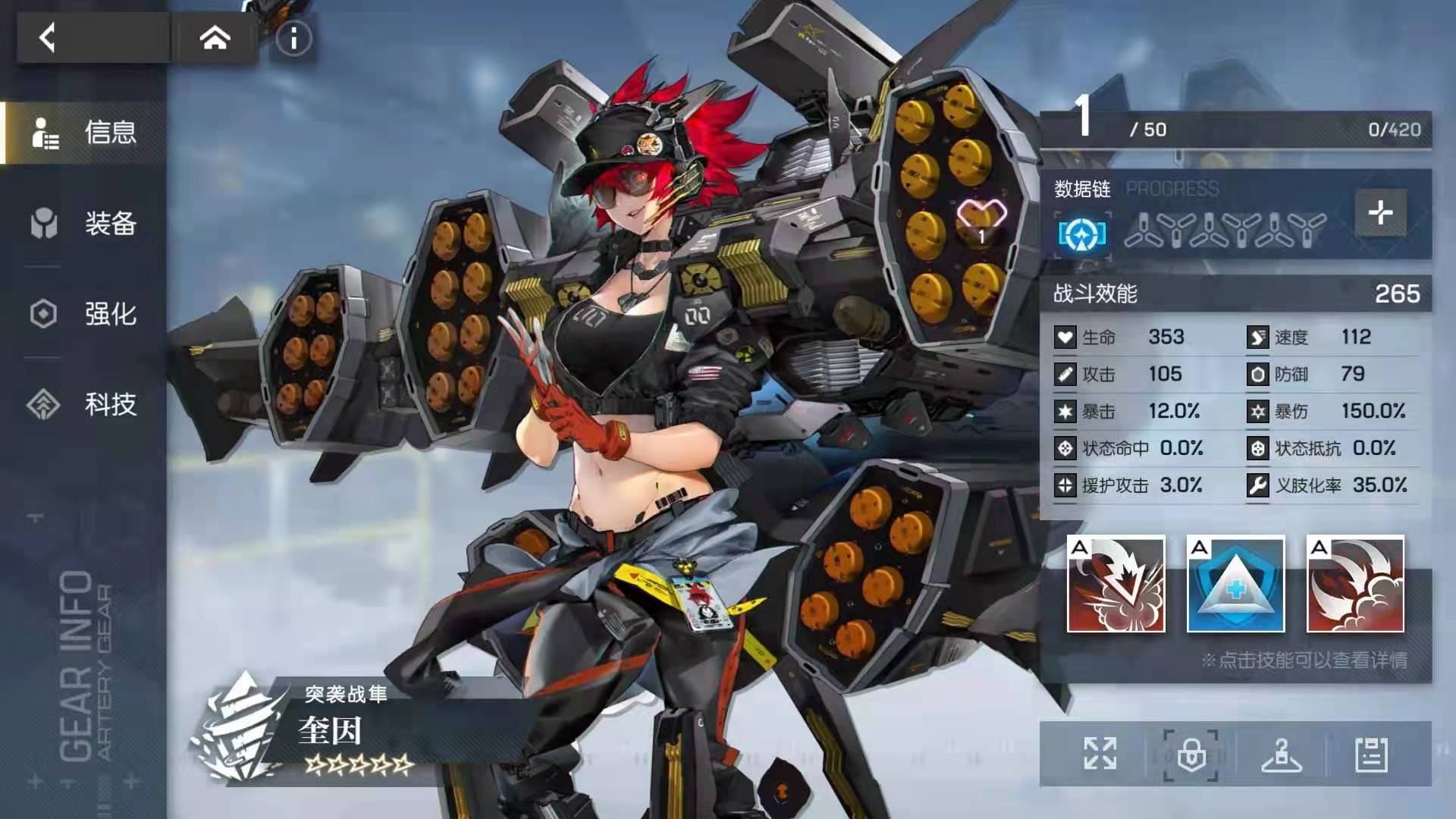This screenshot has width=1456, height=819.
Task: Switch to the 科技 tech tab
Action: [85, 404]
